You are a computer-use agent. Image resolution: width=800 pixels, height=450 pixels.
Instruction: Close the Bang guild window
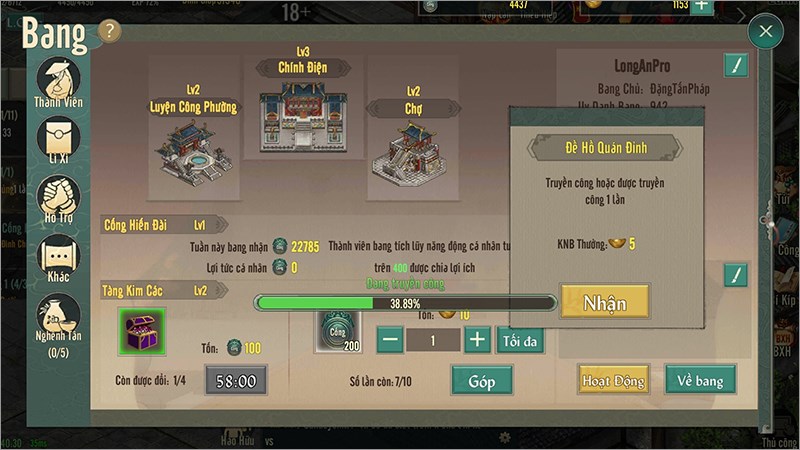pos(765,32)
